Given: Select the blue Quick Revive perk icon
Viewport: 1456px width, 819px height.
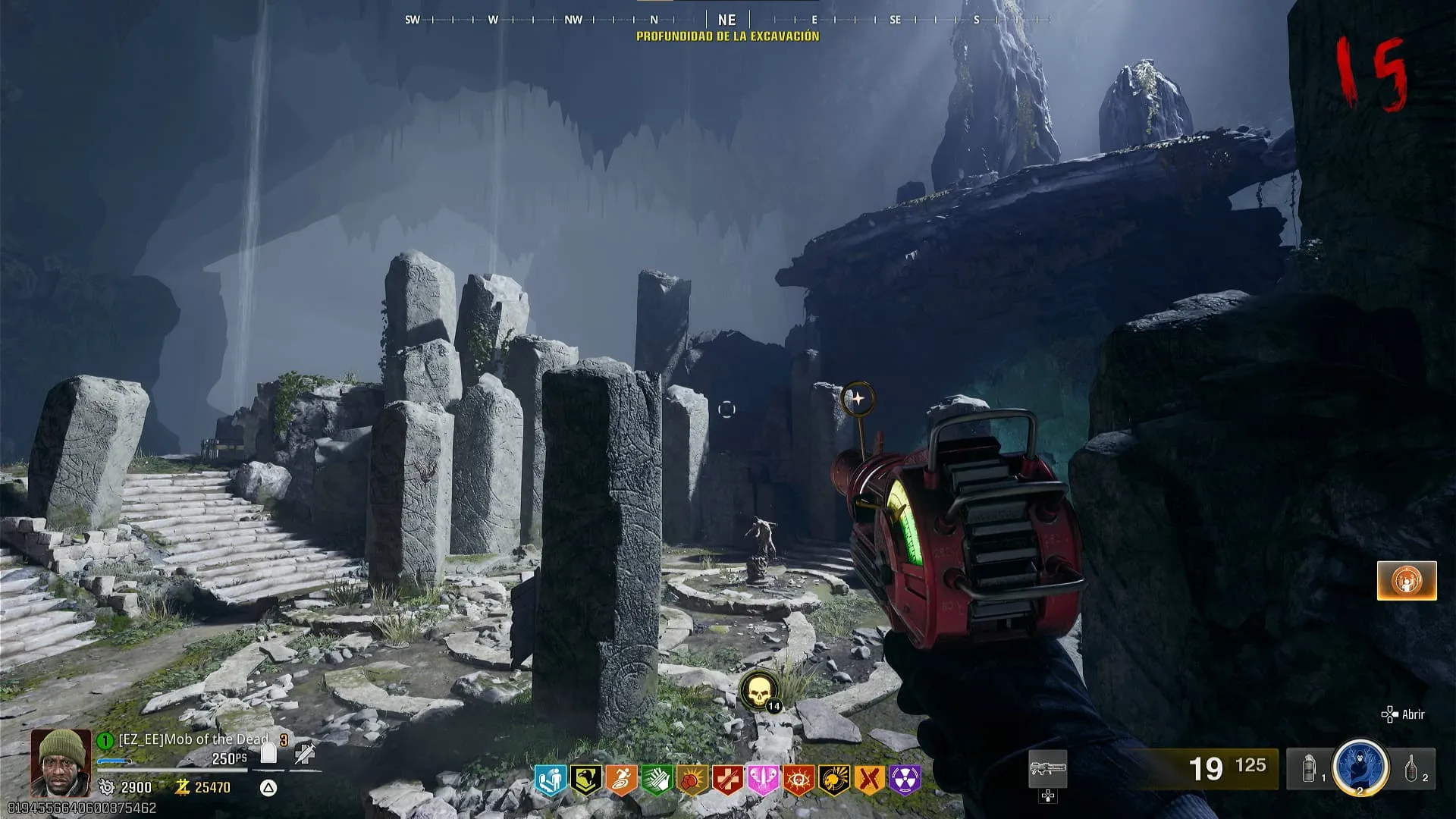Looking at the screenshot, I should click(551, 780).
